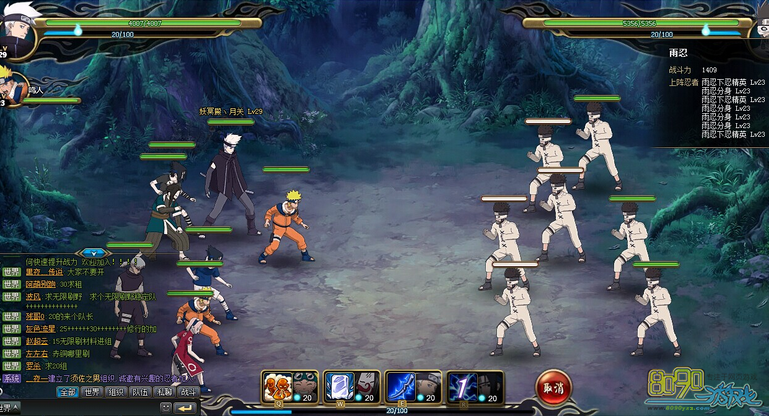Click player name 罗杀 in chat
Screen dimensions: 769x416
click(33, 365)
